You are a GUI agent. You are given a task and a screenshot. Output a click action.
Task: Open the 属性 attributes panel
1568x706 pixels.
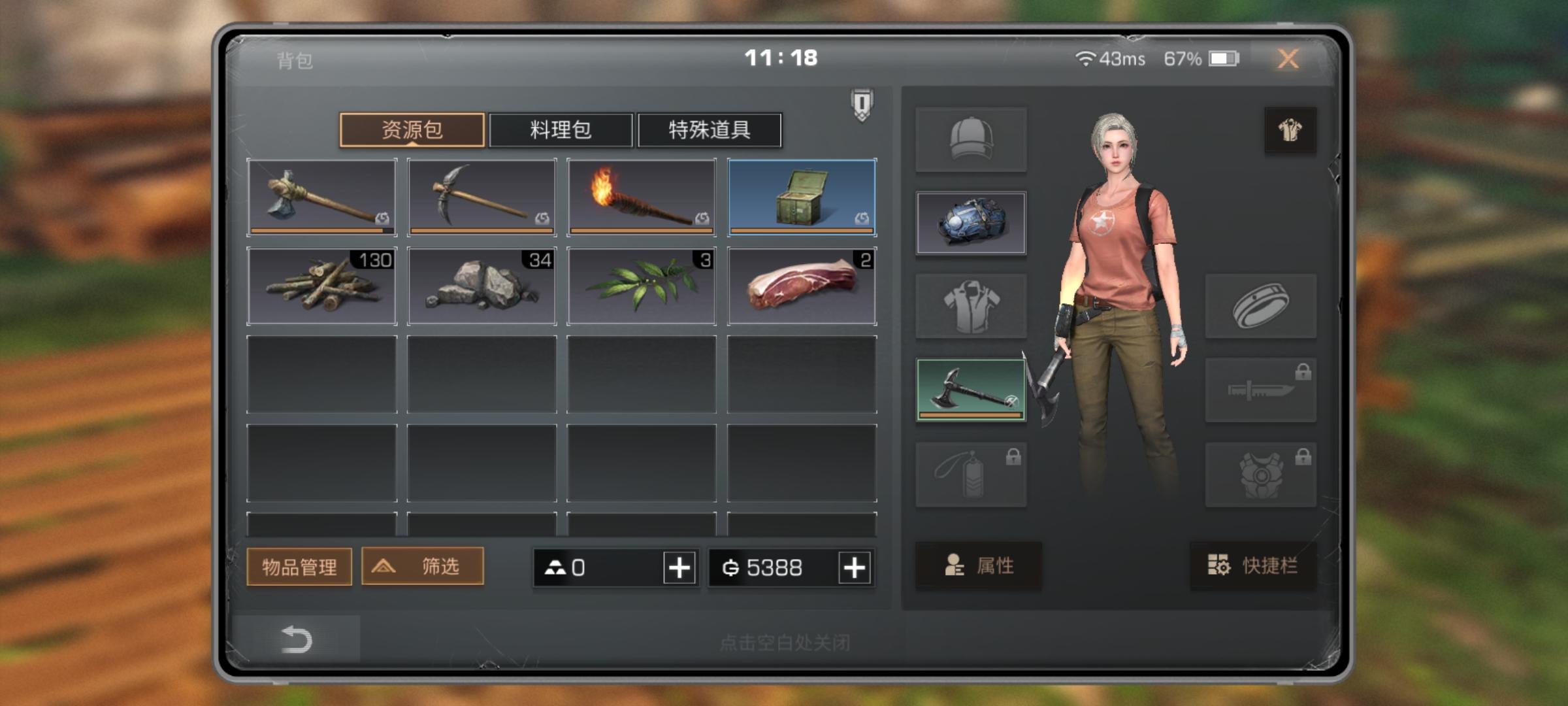pos(978,567)
